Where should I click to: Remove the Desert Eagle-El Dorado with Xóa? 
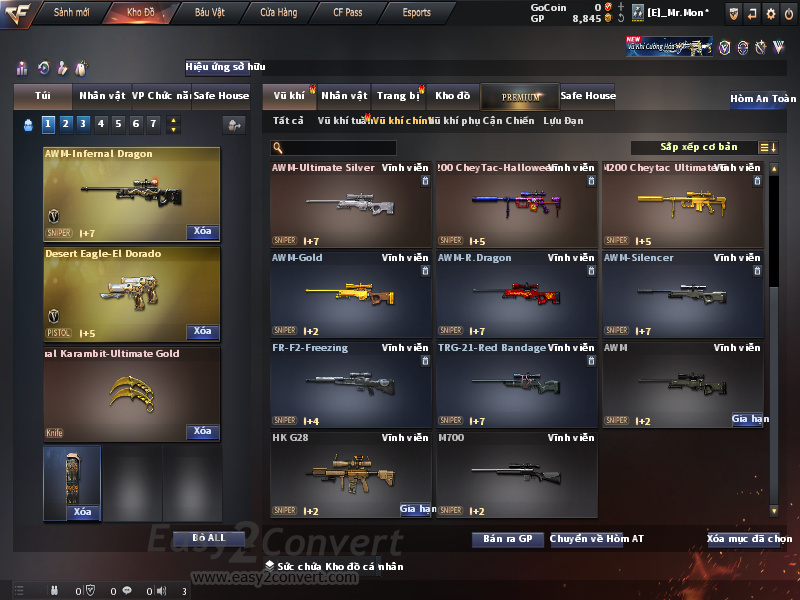(202, 331)
